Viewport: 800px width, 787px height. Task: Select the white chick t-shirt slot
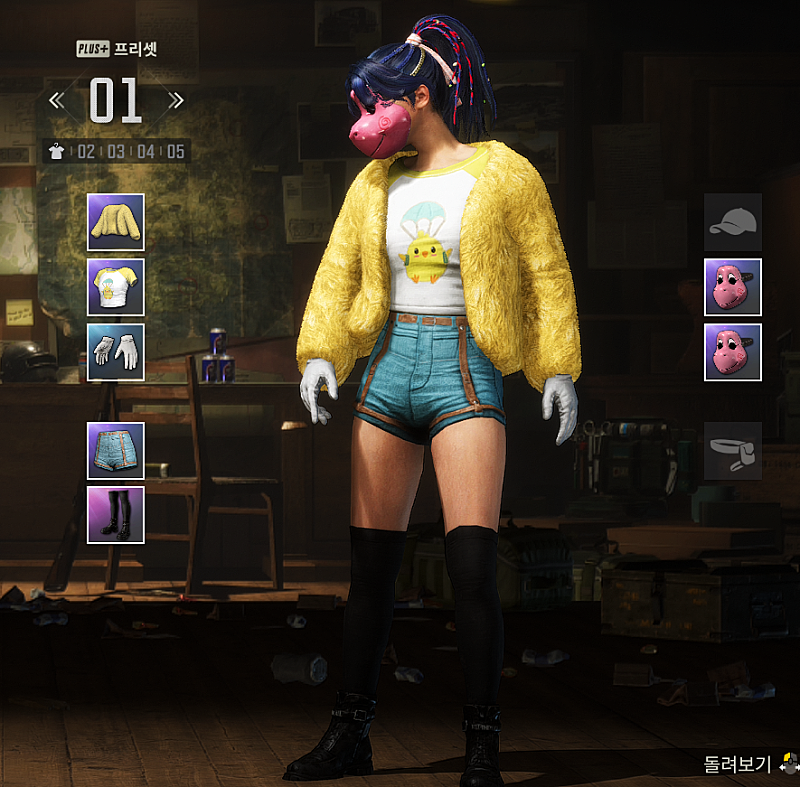(116, 287)
